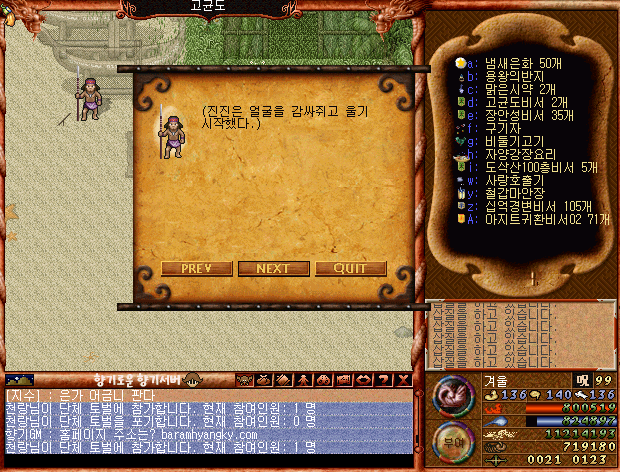The width and height of the screenshot is (620, 472).
Task: Select 도삭산100층비서 5개 in the inventory
Action: (526, 167)
